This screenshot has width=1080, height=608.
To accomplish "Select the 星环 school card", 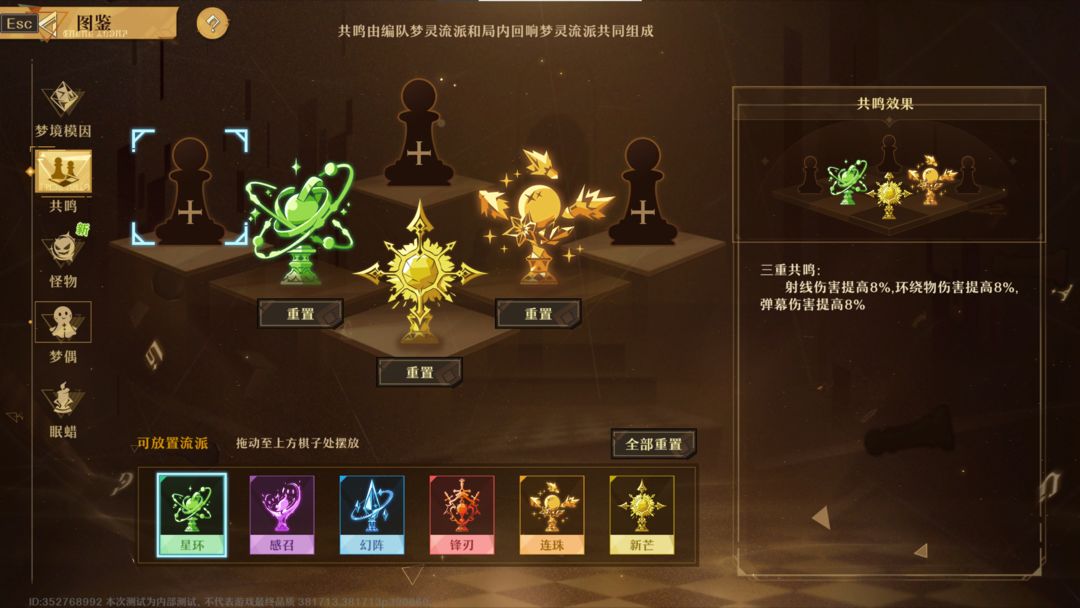I will point(192,514).
